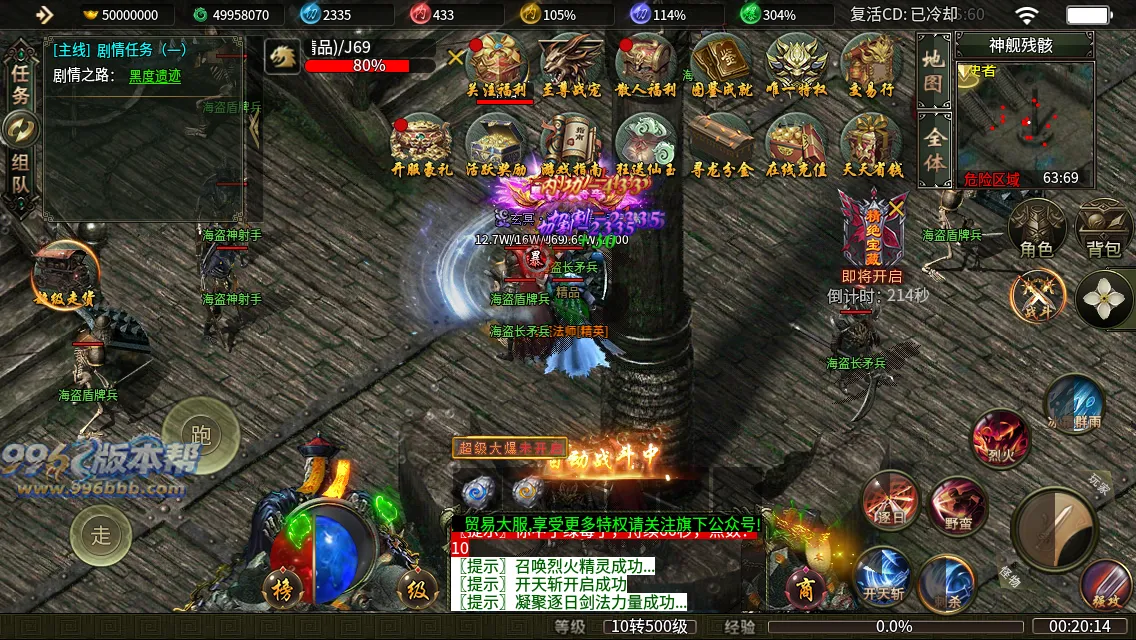Open the 至尊战宠 pet menu
Screen dimensions: 1136x640
(x=572, y=64)
